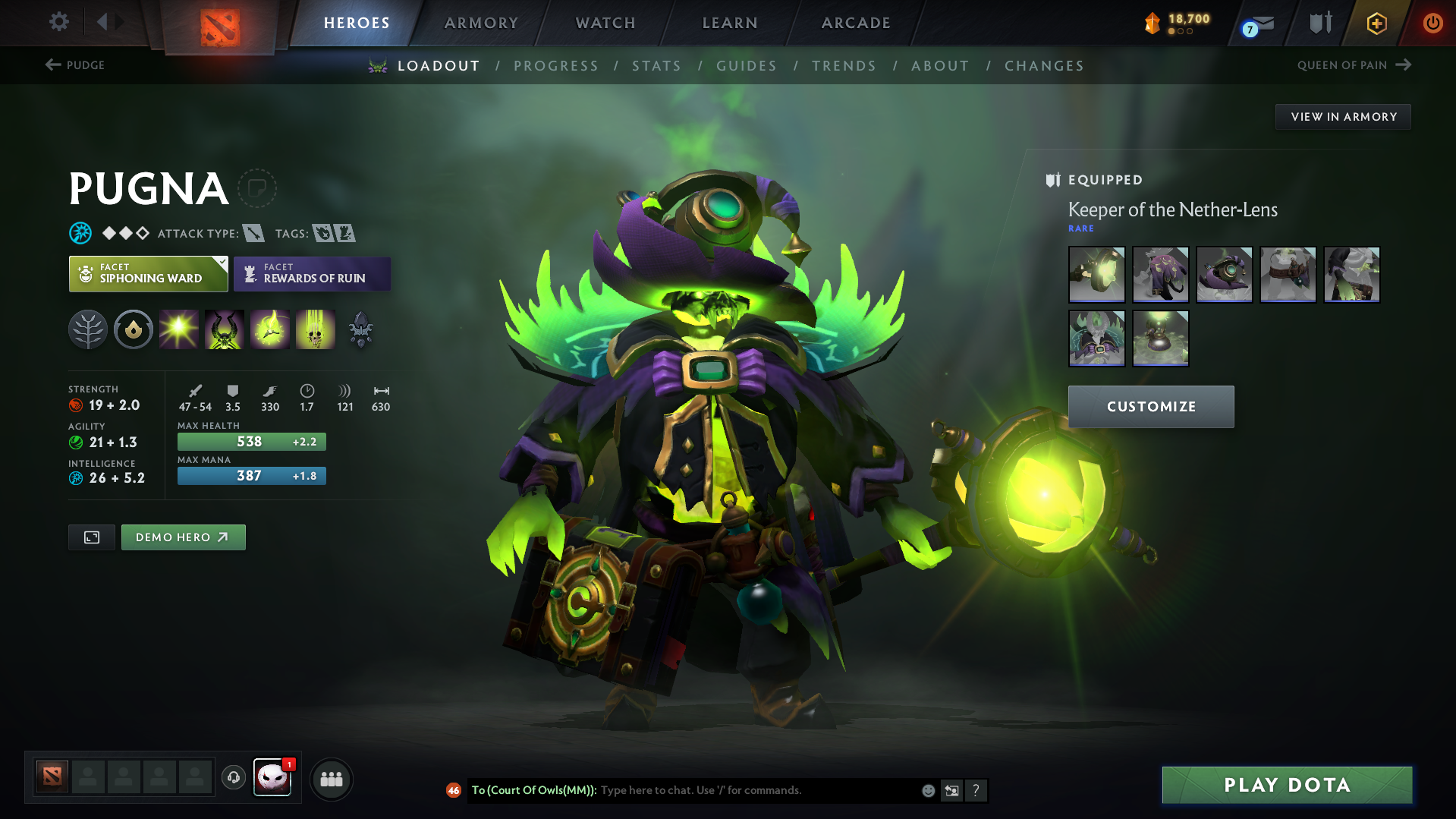Select the Siphoning Ward facet

[x=148, y=273]
